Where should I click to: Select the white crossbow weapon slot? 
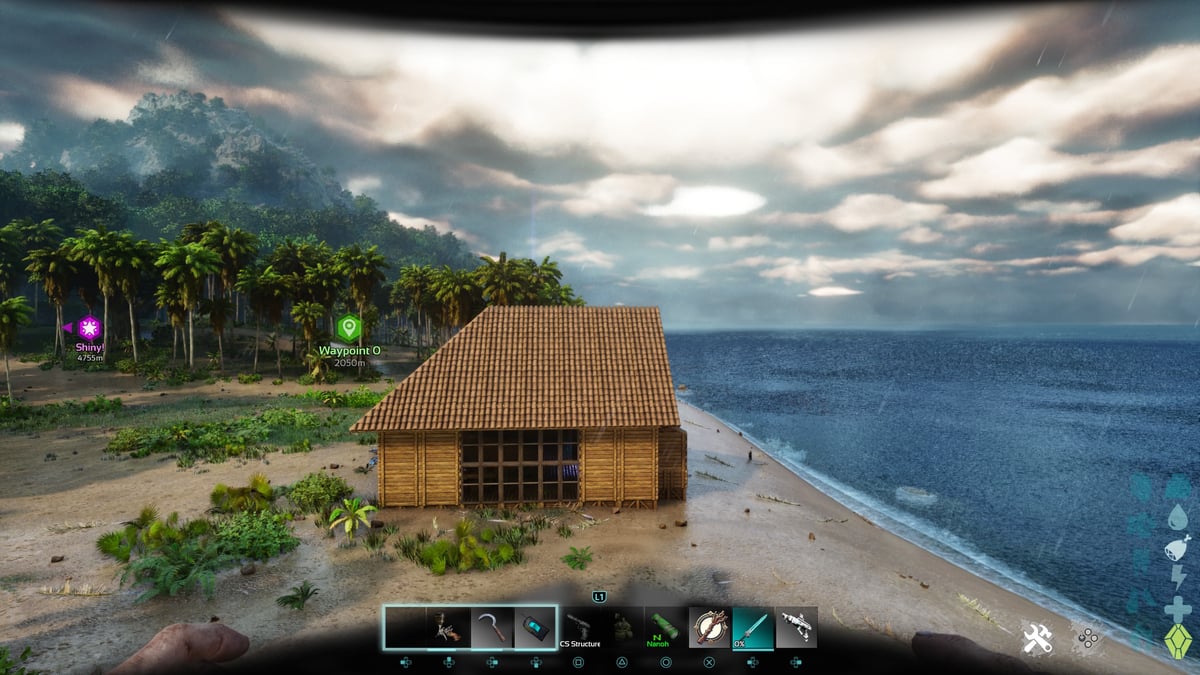[x=796, y=628]
